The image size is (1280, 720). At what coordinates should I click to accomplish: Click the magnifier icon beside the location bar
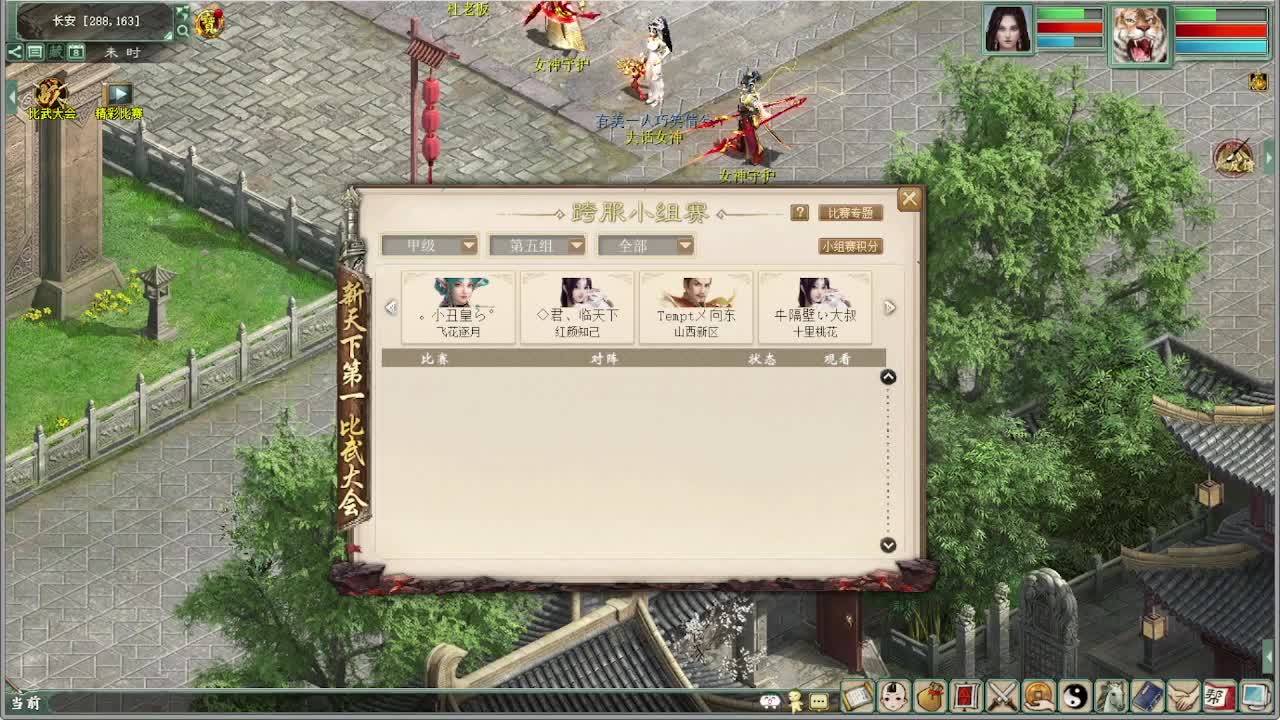(x=183, y=30)
